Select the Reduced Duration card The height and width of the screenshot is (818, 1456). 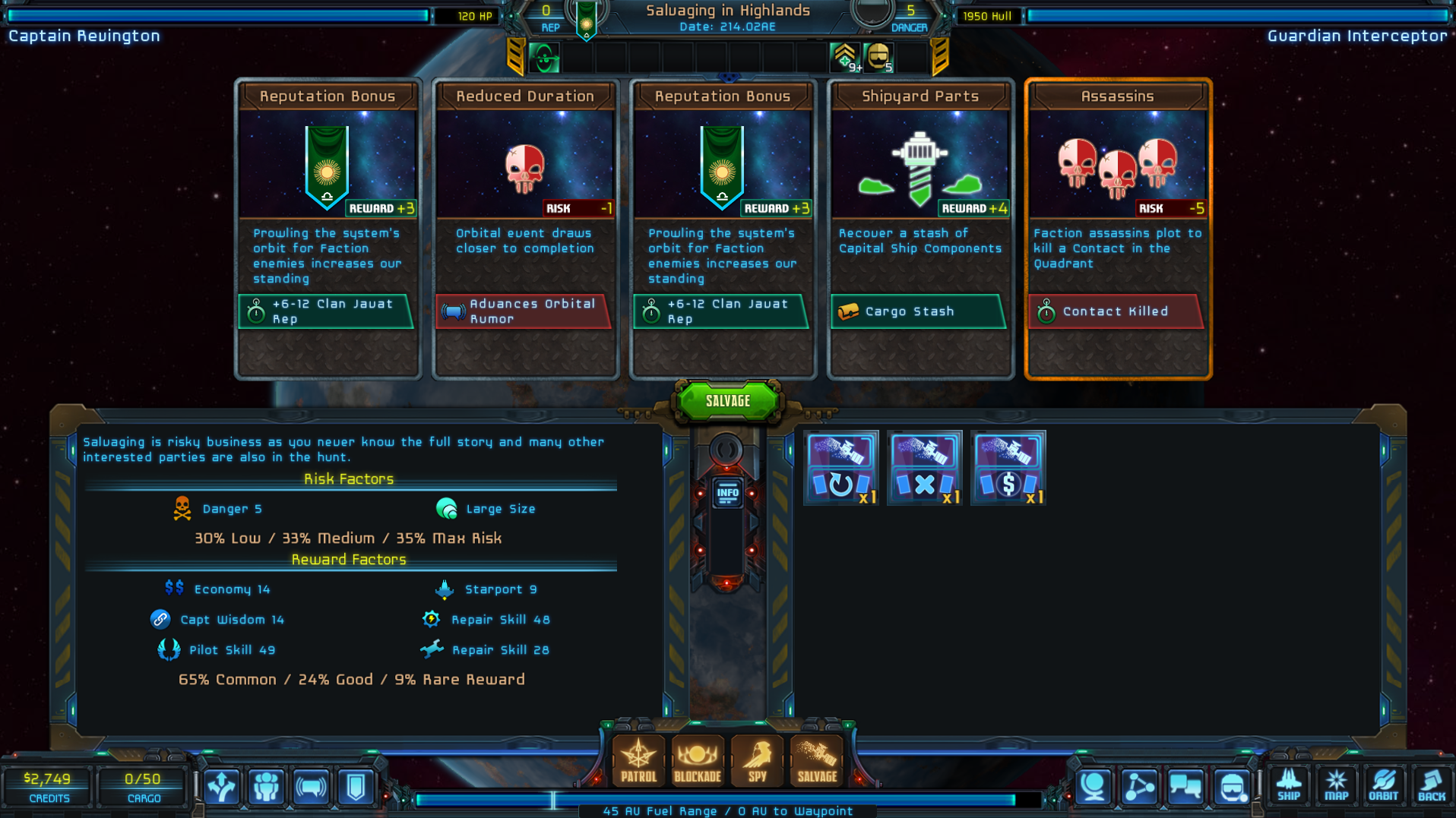pyautogui.click(x=525, y=228)
